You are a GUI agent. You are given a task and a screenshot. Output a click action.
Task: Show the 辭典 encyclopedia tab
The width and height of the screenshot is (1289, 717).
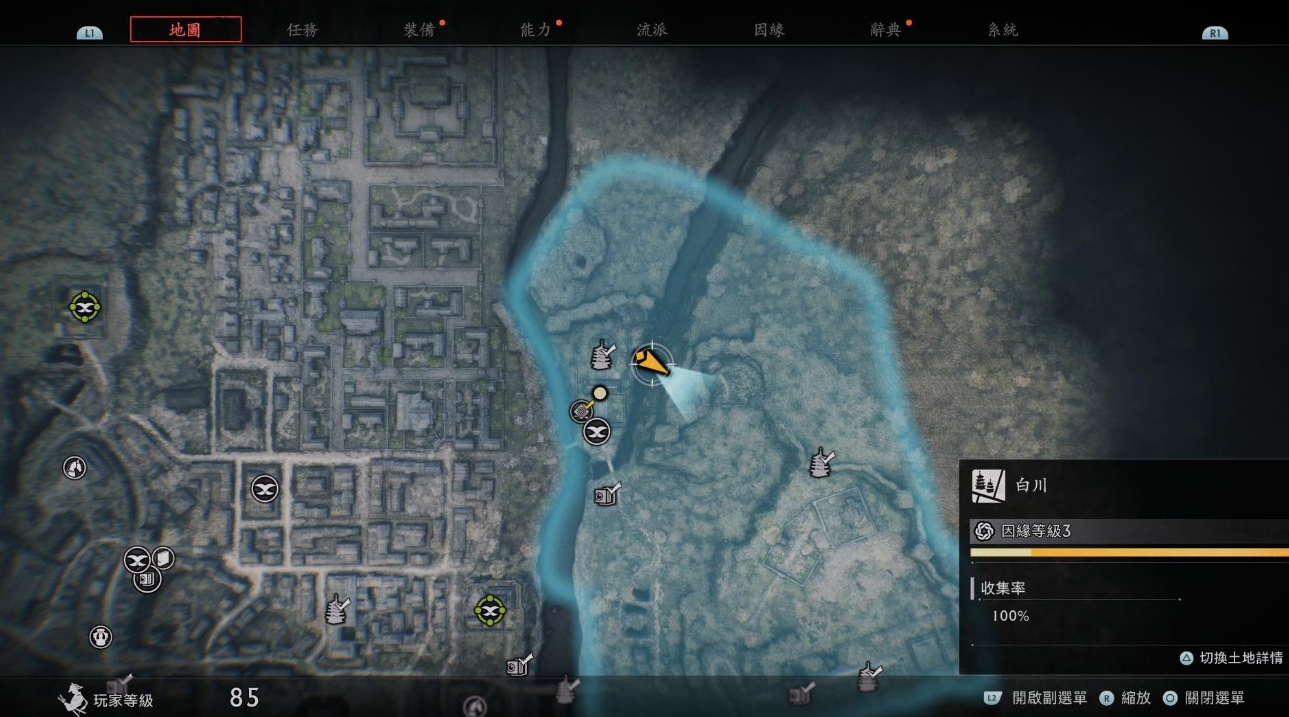point(886,30)
